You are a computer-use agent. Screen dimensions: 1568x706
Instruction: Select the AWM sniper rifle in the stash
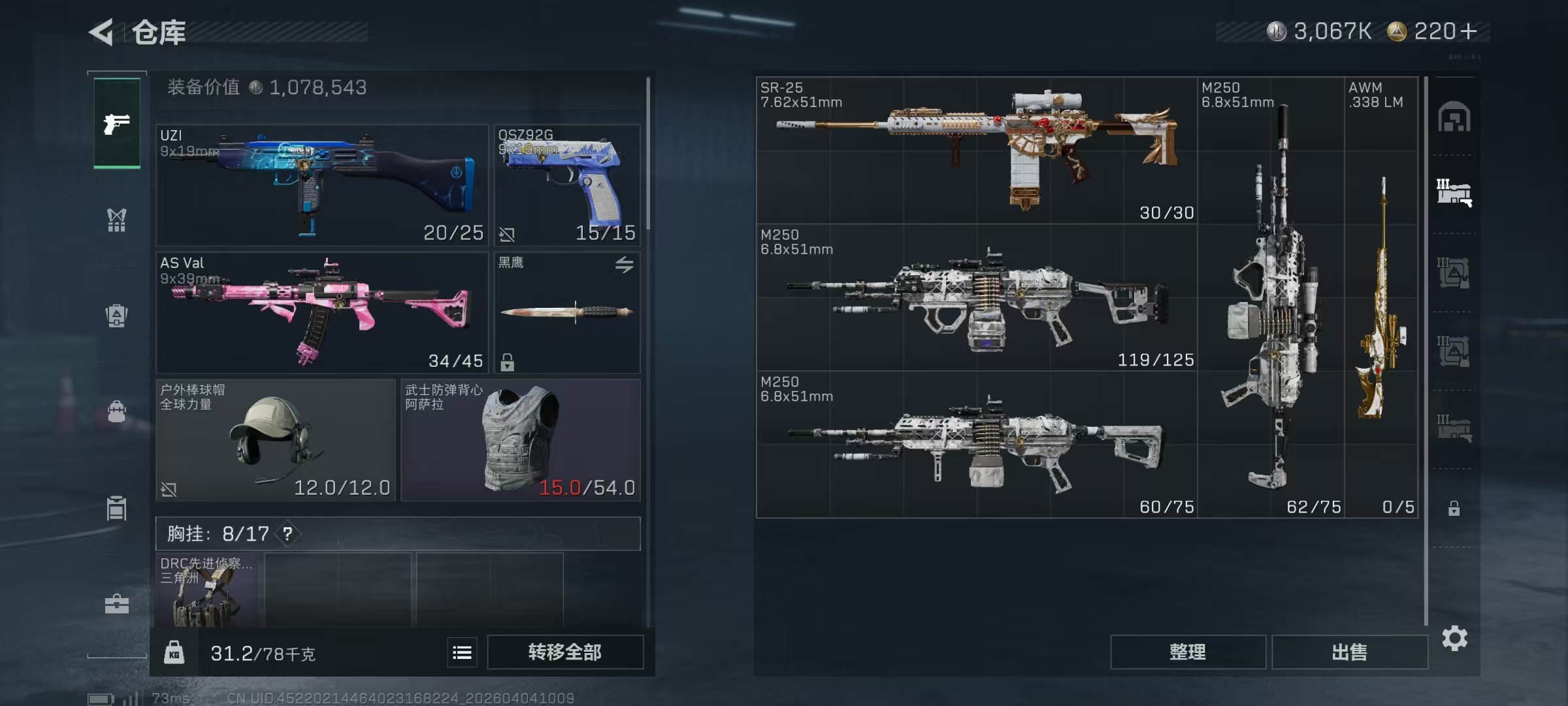(1380, 297)
